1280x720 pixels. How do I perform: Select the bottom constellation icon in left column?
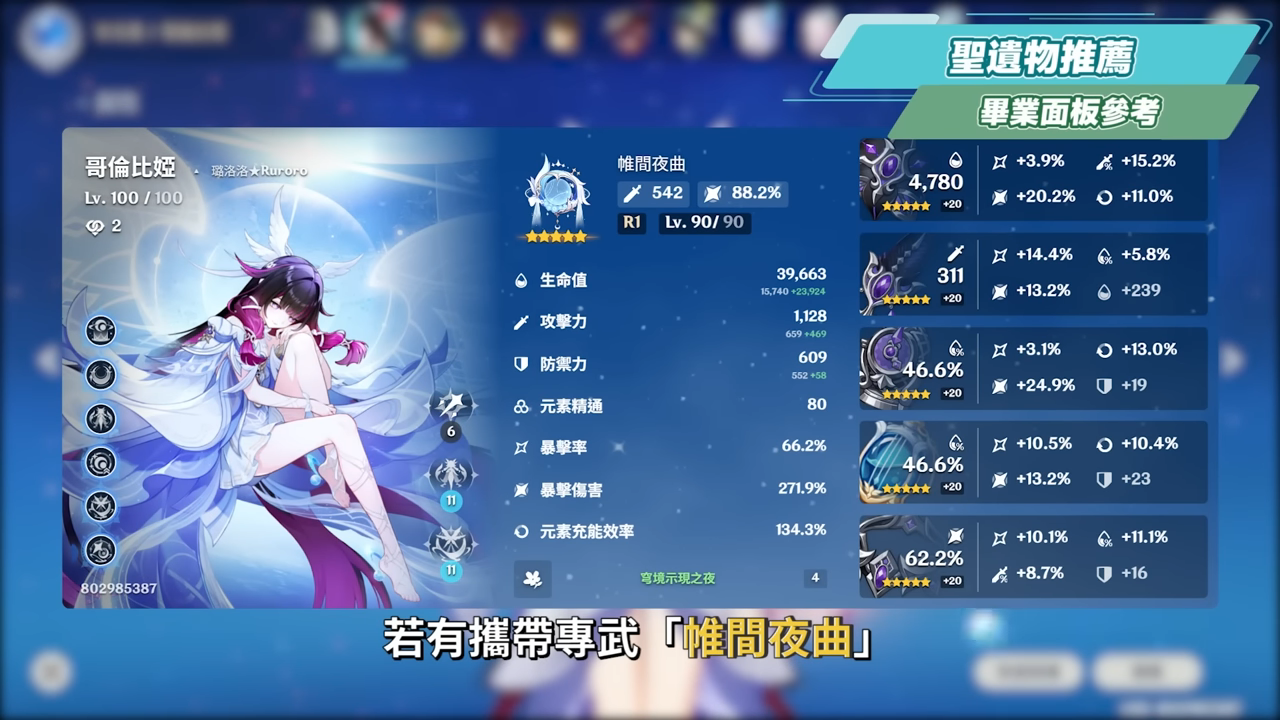pyautogui.click(x=100, y=548)
